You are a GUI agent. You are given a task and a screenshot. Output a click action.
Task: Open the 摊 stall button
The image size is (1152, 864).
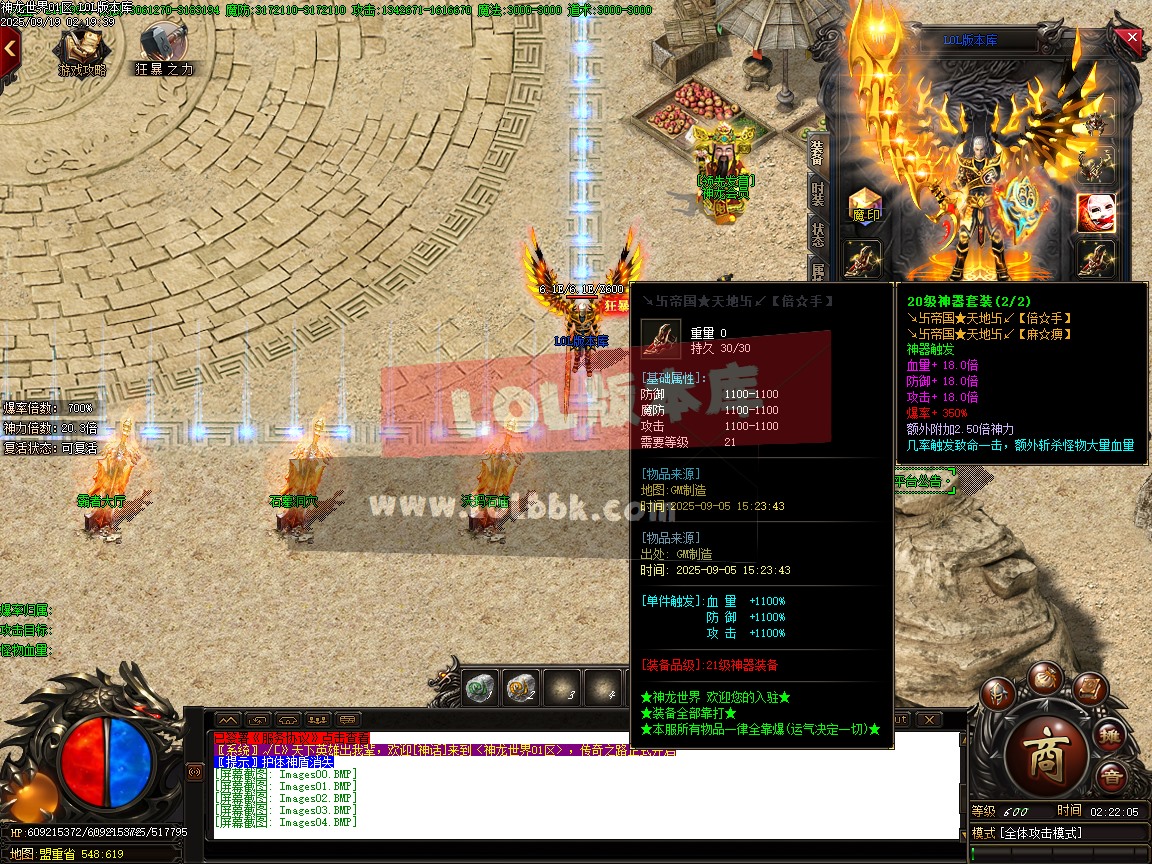pos(1111,737)
